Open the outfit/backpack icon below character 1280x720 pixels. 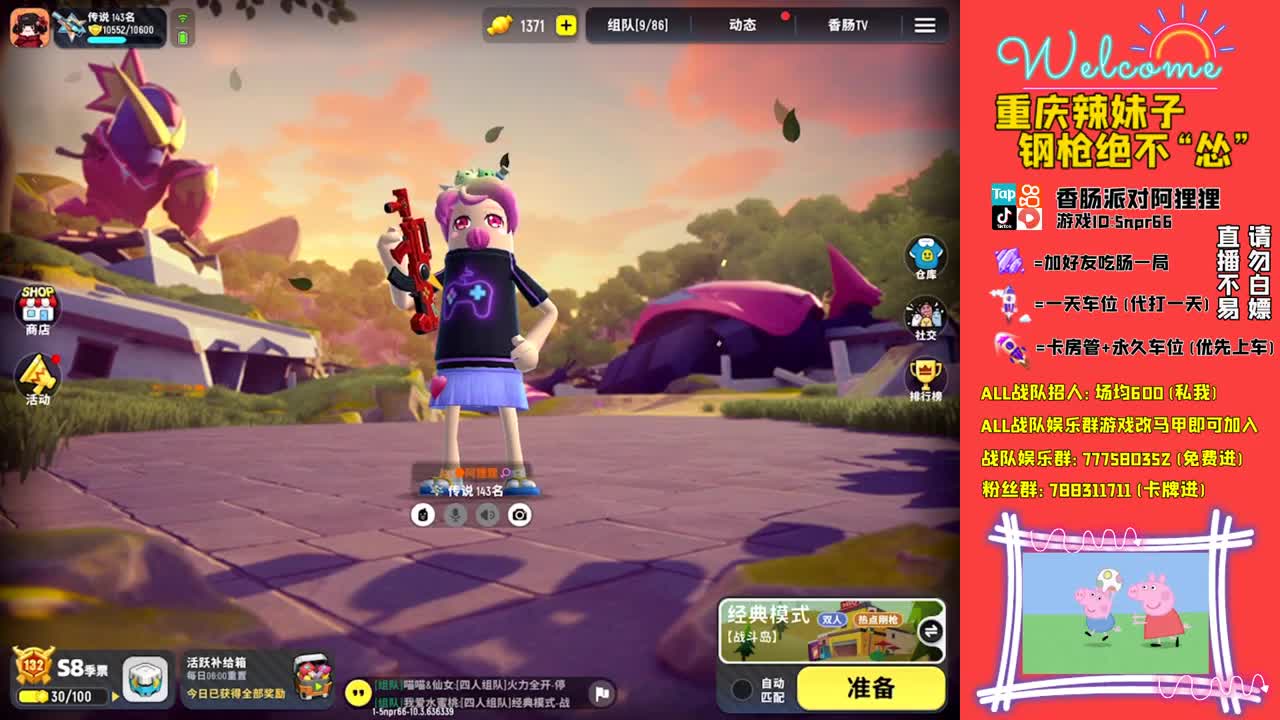[423, 514]
